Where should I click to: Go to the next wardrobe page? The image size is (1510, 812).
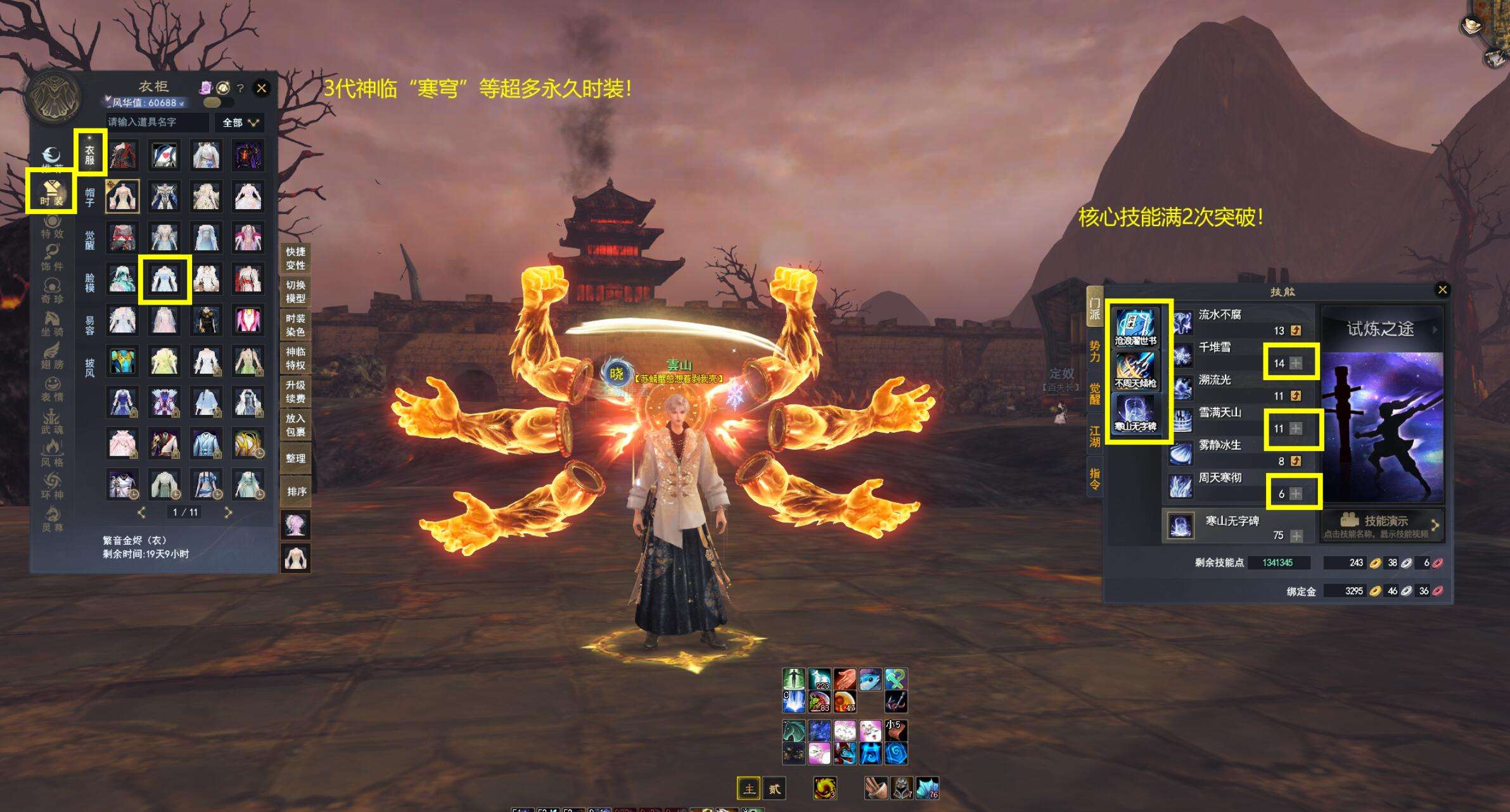228,512
